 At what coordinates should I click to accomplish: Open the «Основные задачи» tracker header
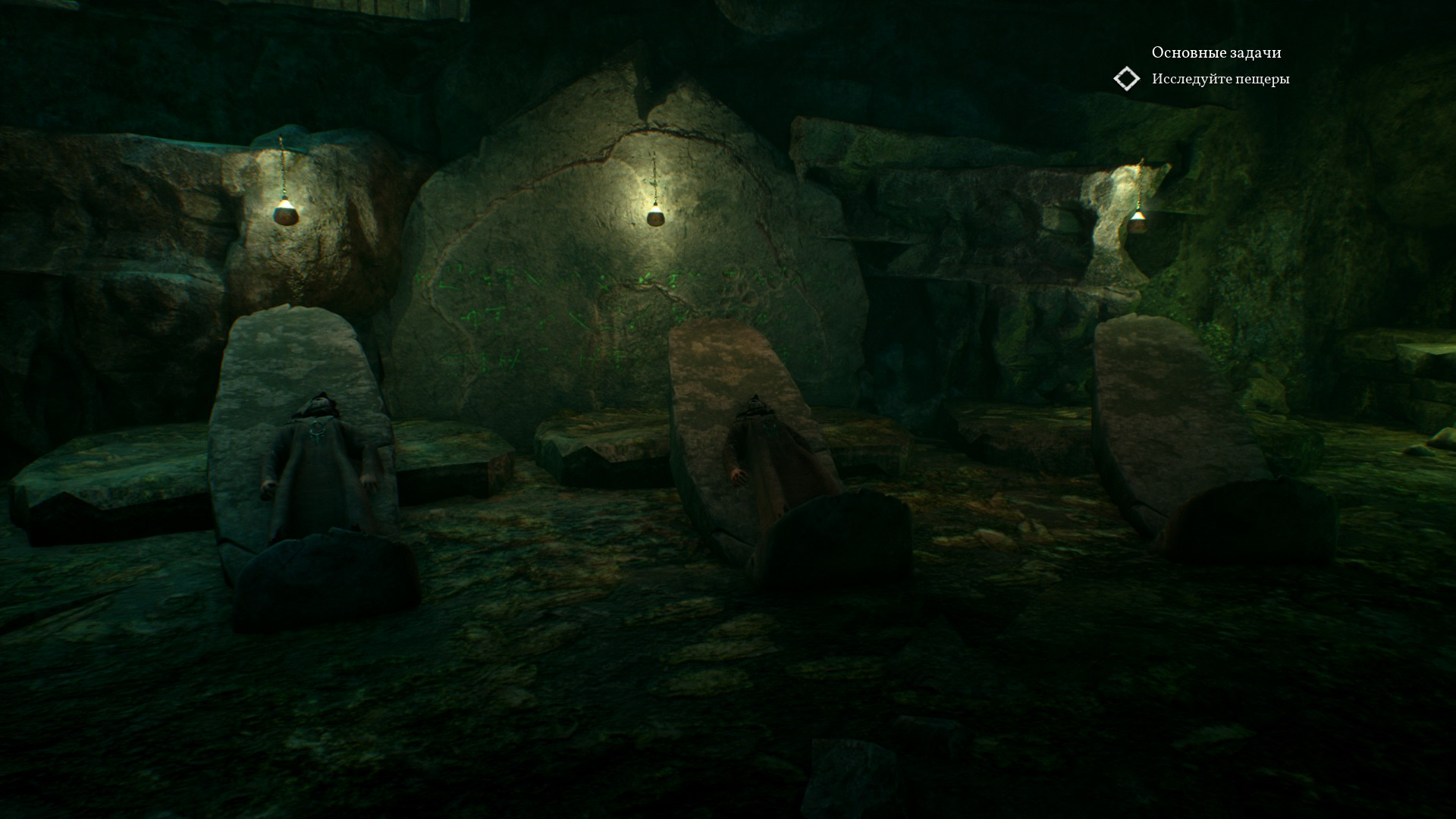point(1216,52)
